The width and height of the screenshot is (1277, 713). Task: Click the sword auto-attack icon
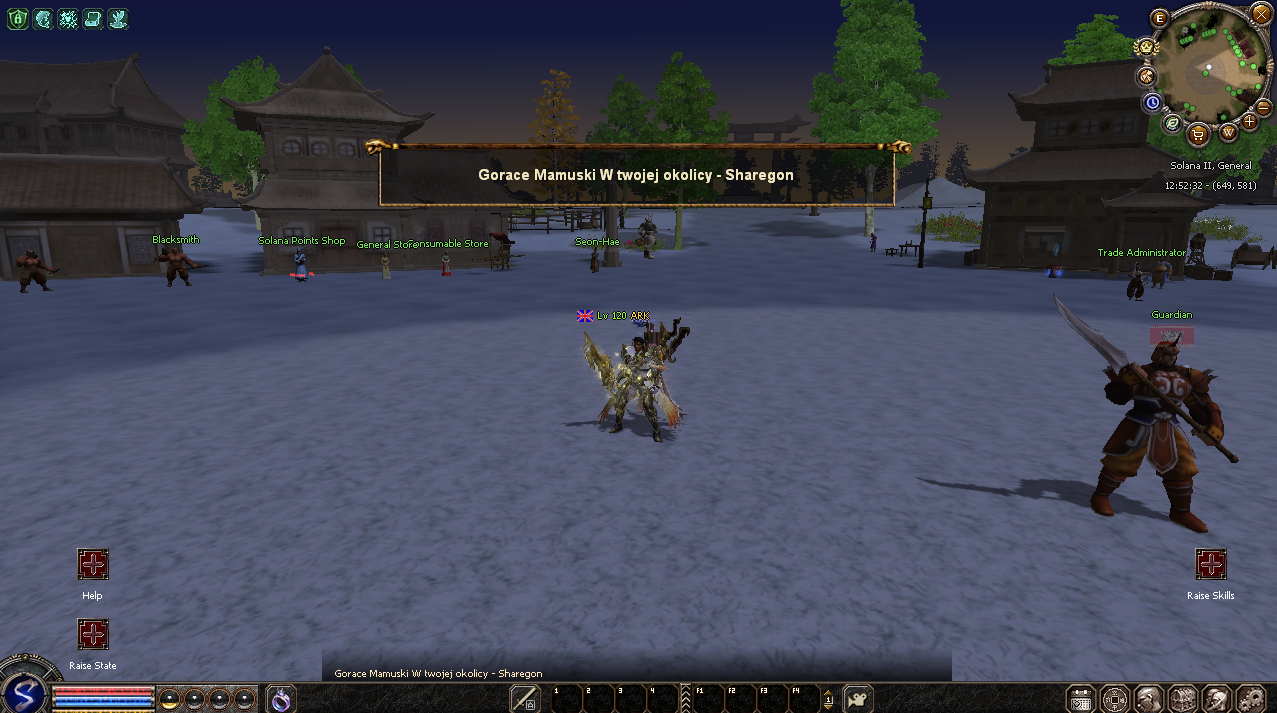pos(525,698)
